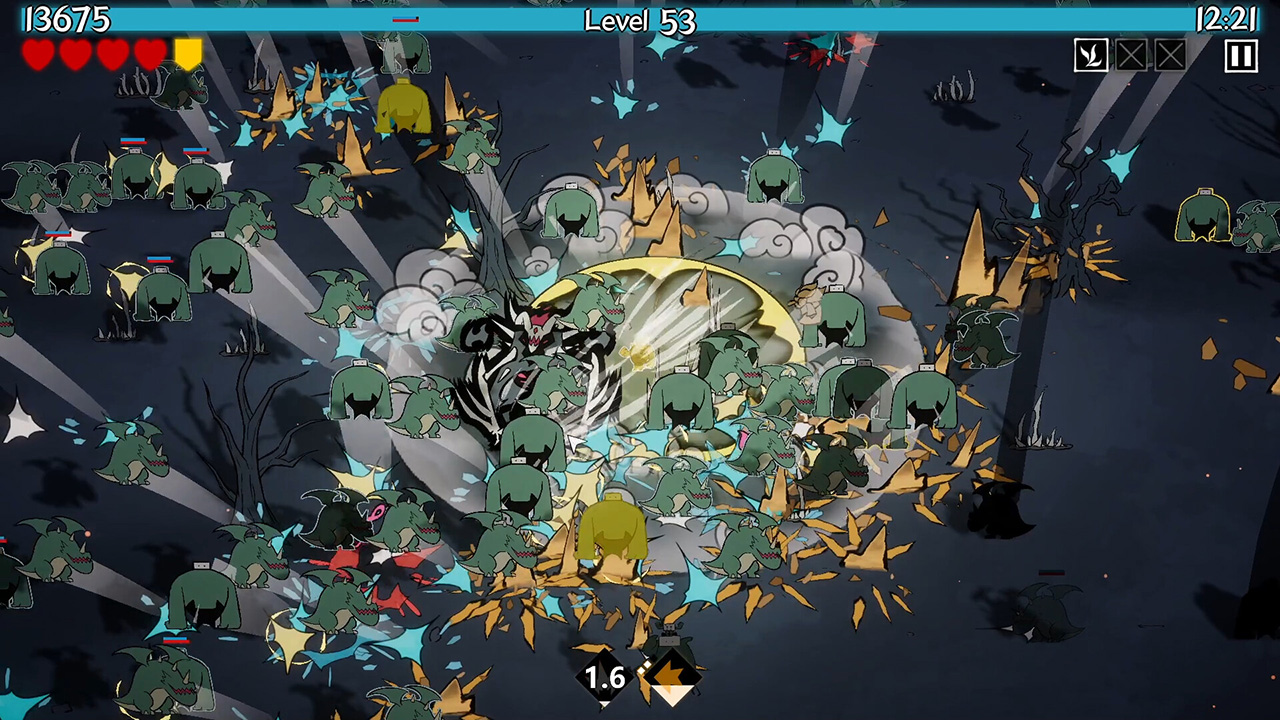Click the first empty X ability slot
The width and height of the screenshot is (1280, 720).
coord(1131,56)
